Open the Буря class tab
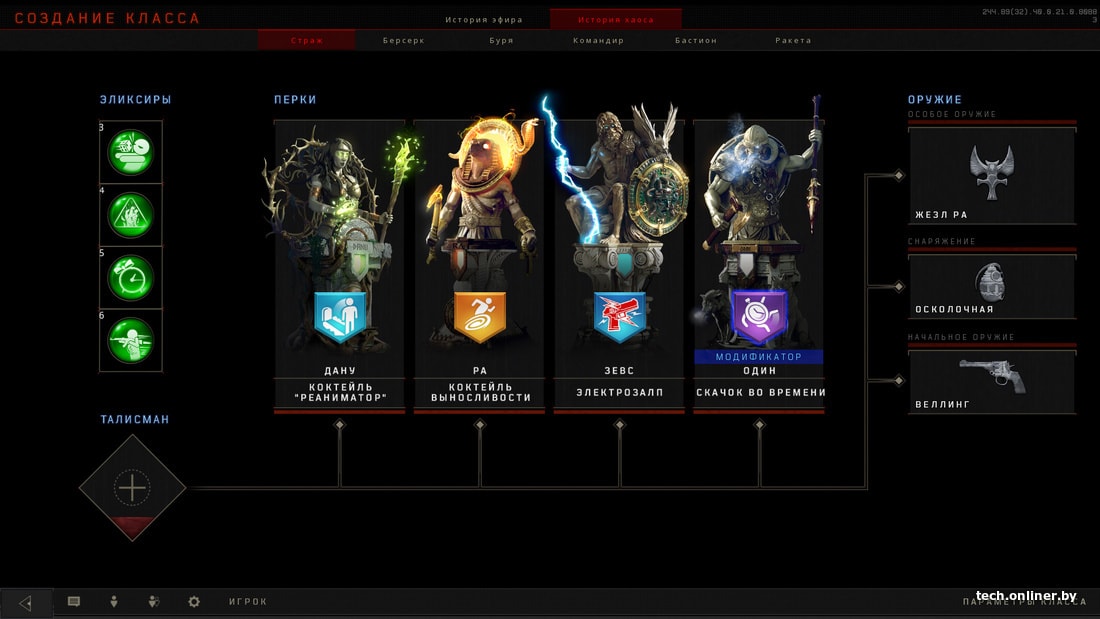Image resolution: width=1100 pixels, height=619 pixels. tap(502, 40)
